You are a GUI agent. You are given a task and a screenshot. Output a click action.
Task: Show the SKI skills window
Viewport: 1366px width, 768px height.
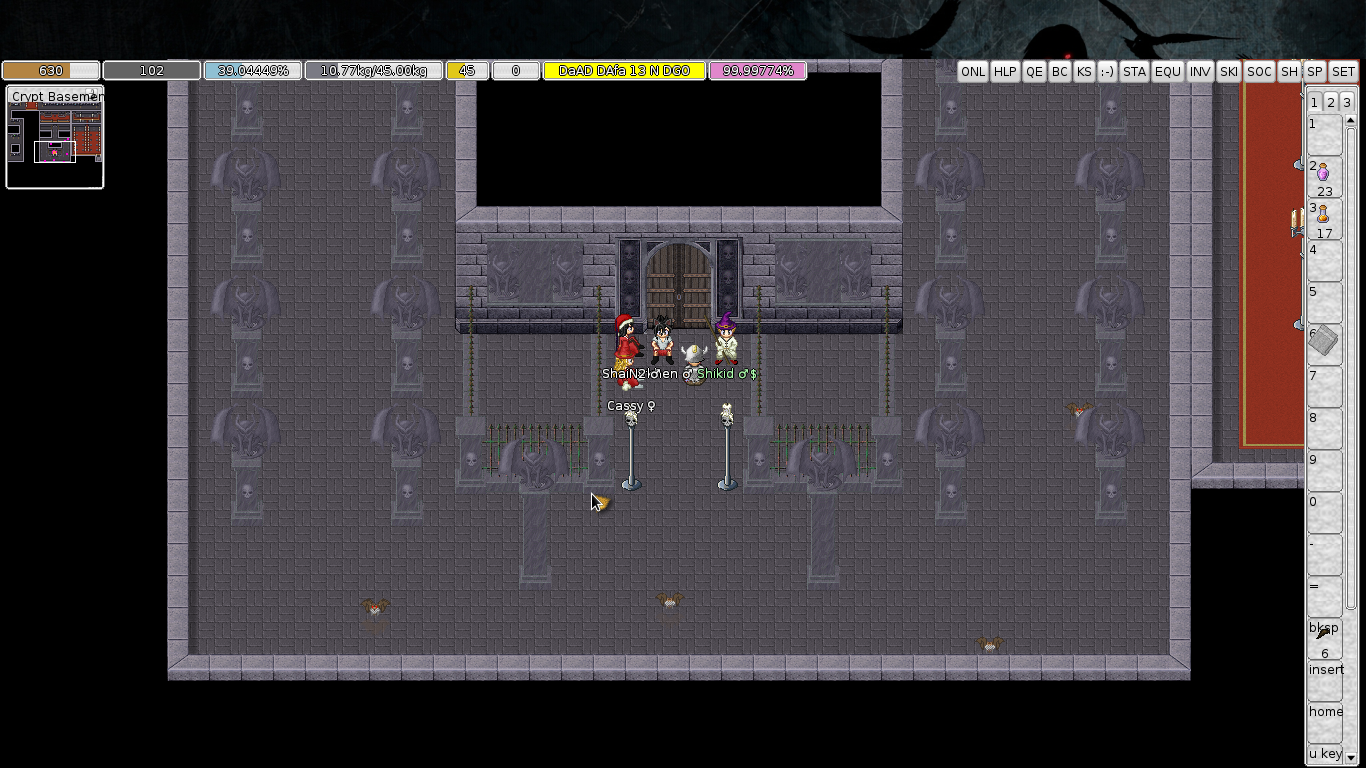pyautogui.click(x=1229, y=72)
